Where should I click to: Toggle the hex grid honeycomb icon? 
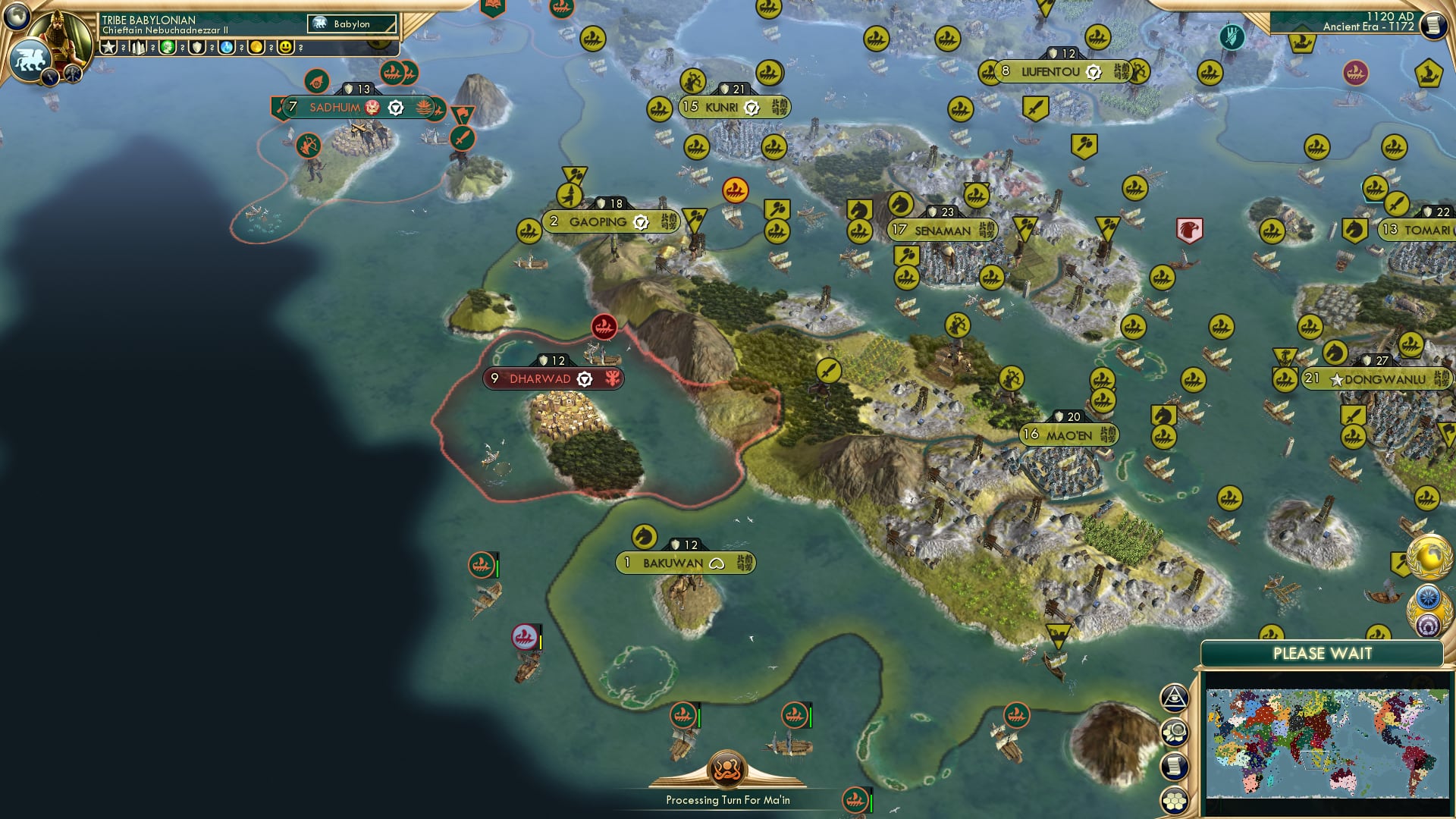[x=1174, y=799]
